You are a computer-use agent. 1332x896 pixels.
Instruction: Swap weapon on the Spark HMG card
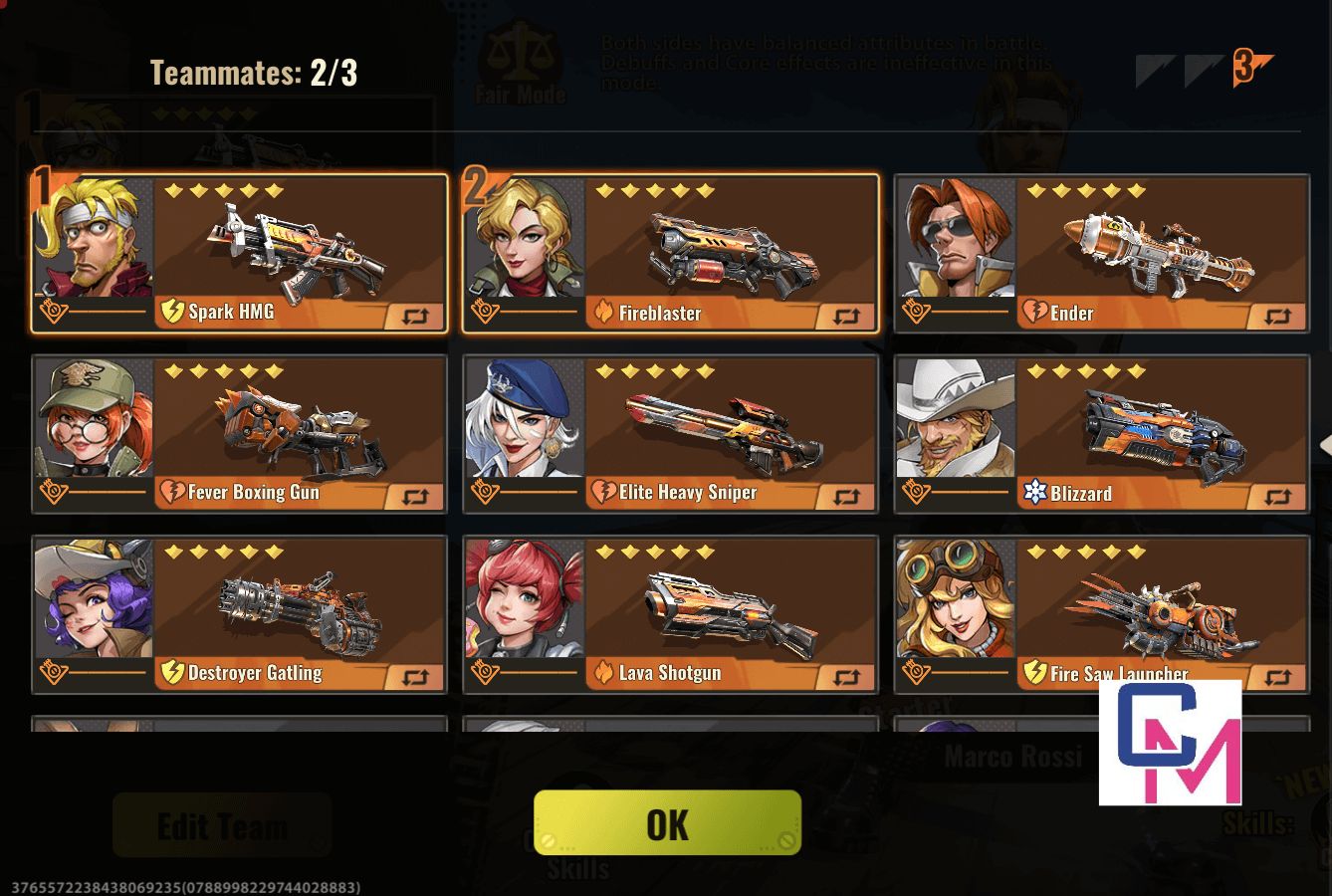415,317
